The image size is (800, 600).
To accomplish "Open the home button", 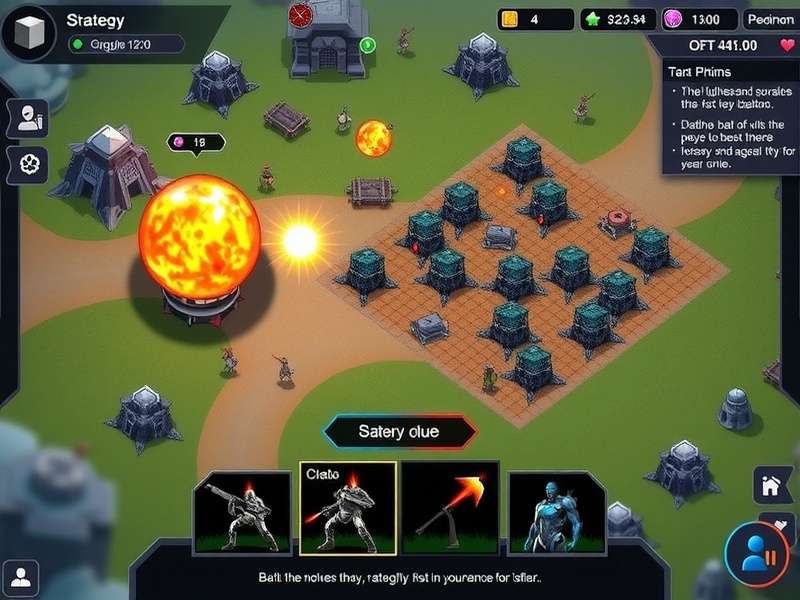I will point(771,486).
